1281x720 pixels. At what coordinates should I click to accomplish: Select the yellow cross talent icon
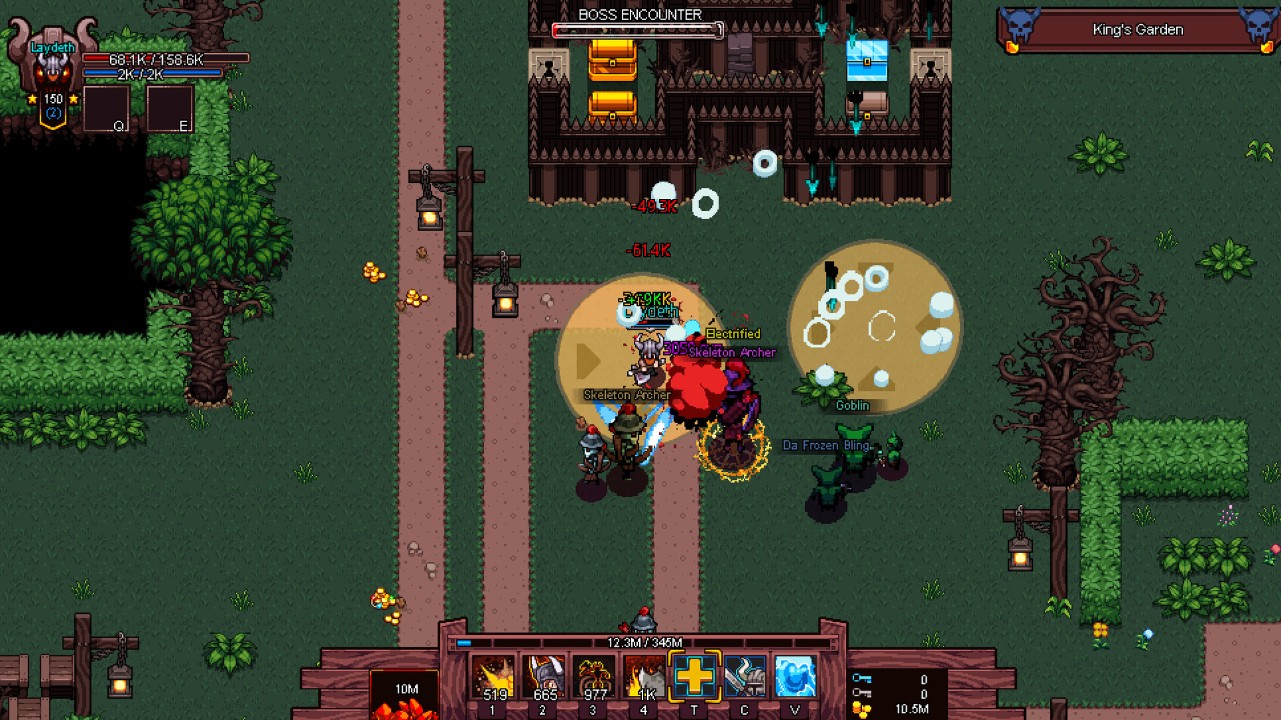click(694, 677)
